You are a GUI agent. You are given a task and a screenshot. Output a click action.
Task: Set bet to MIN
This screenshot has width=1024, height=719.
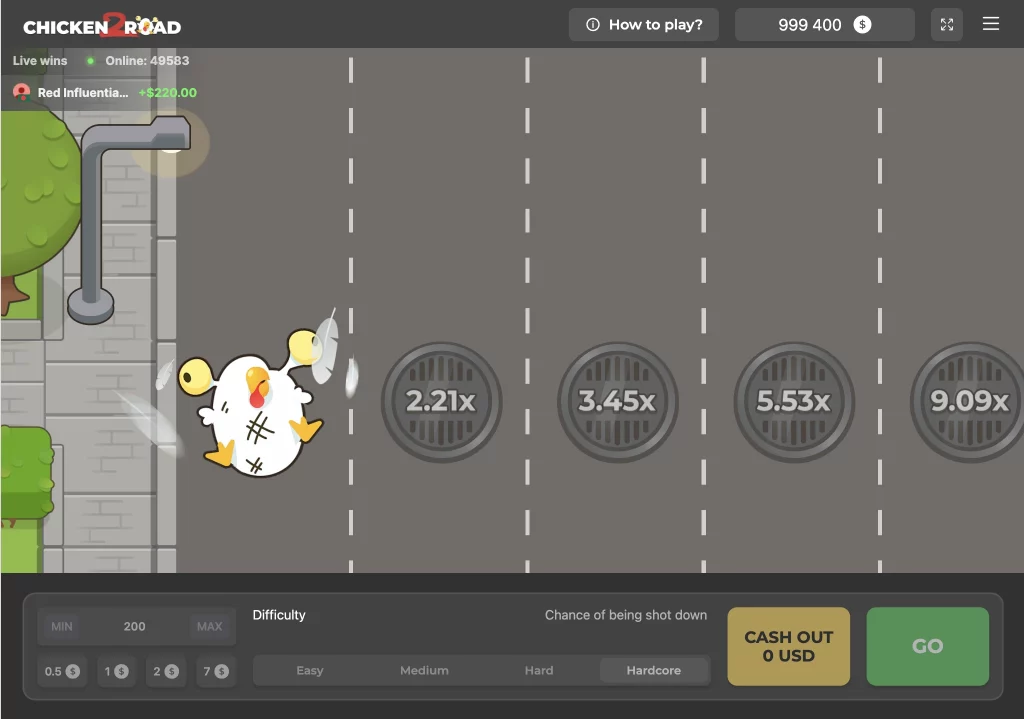click(x=62, y=626)
